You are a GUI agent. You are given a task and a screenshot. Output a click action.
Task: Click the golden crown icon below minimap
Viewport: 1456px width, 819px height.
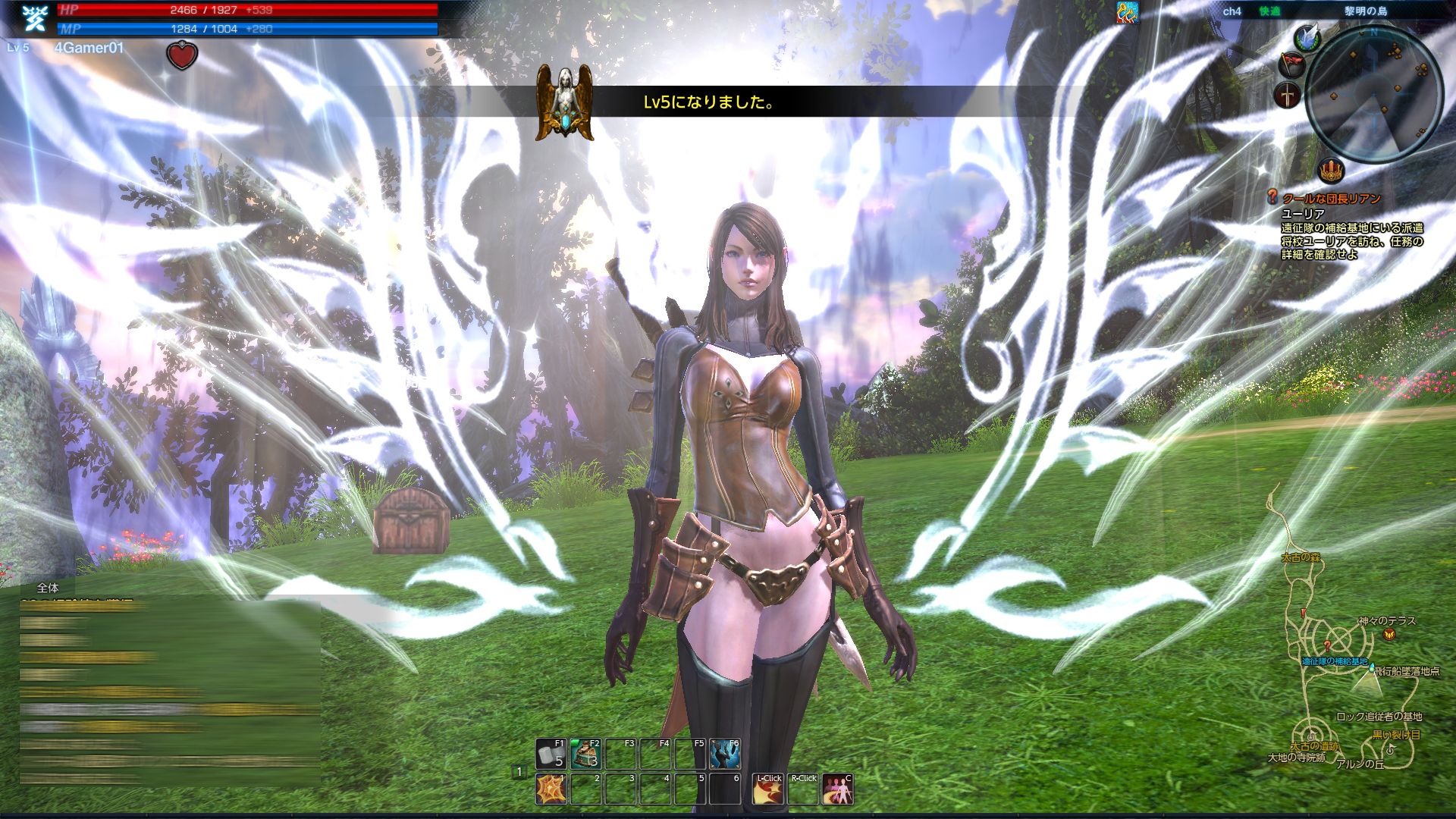1331,170
